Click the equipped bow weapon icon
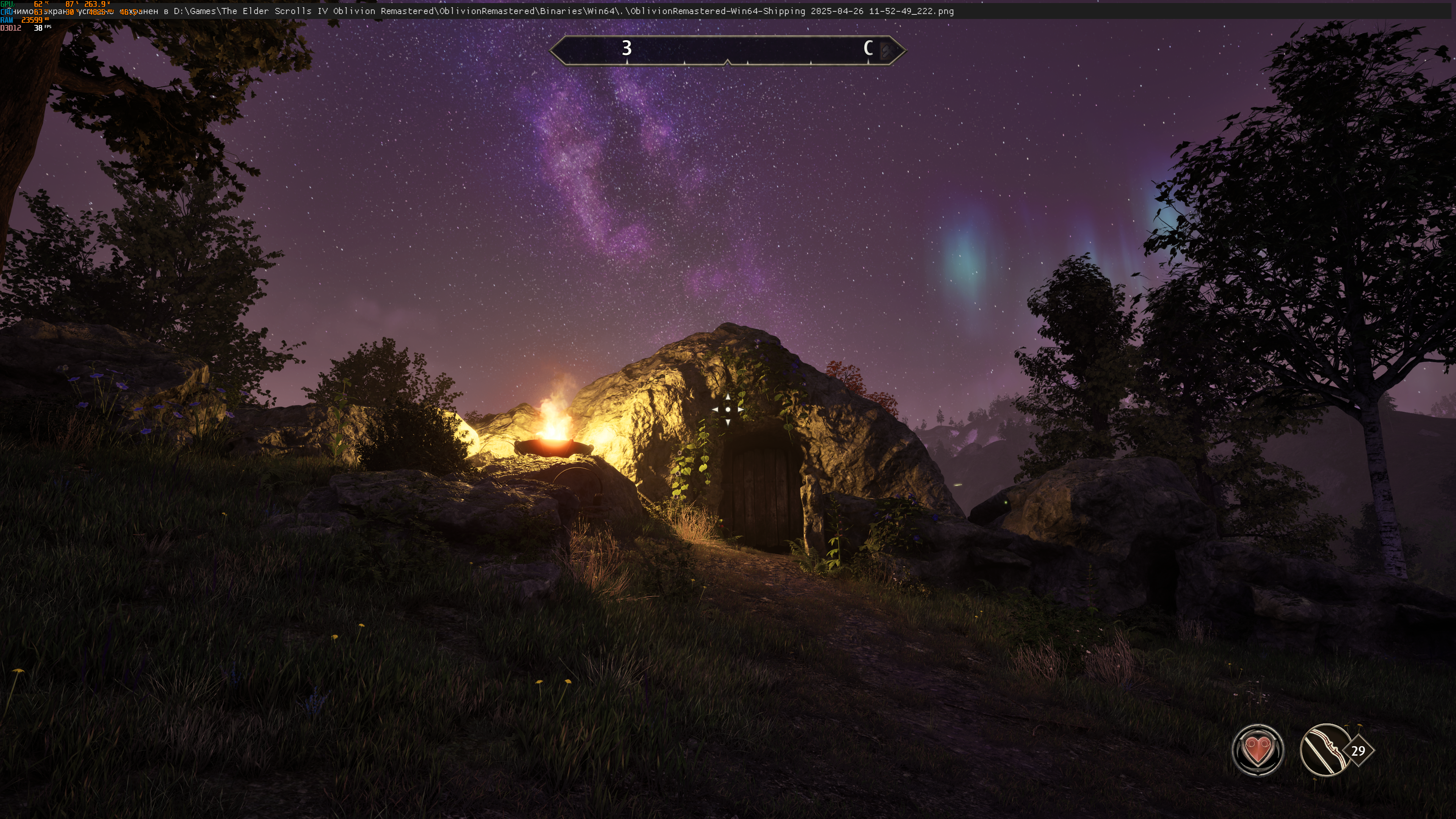The height and width of the screenshot is (819, 1456). point(1325,750)
